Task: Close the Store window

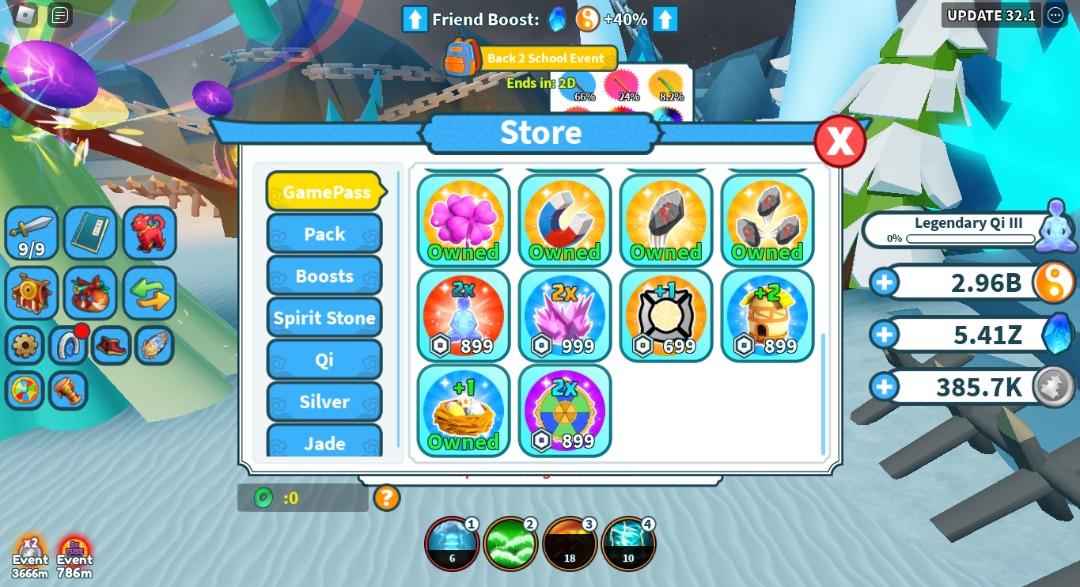Action: pos(839,141)
